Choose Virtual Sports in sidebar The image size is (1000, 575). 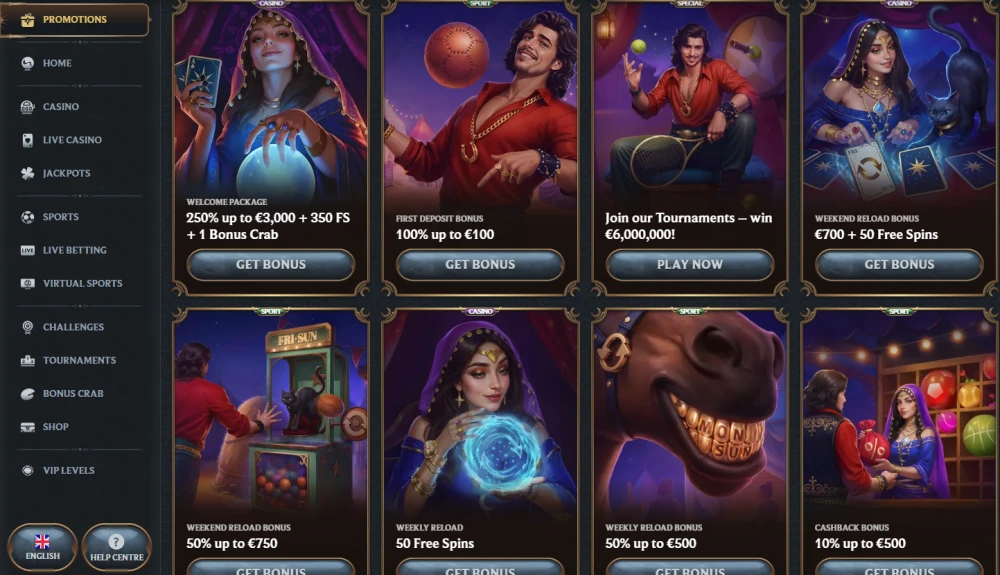(x=82, y=283)
